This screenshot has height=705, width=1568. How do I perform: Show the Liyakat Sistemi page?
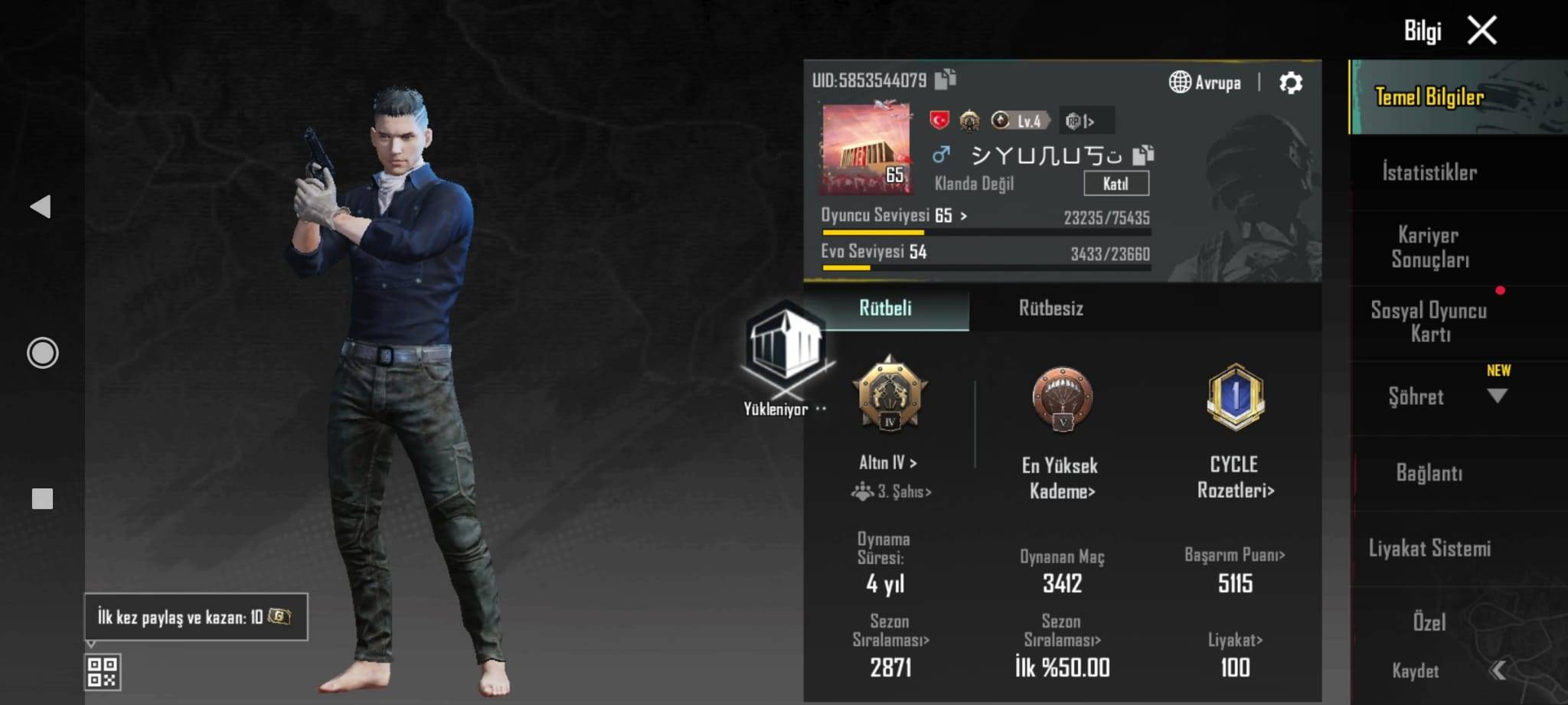(1429, 548)
